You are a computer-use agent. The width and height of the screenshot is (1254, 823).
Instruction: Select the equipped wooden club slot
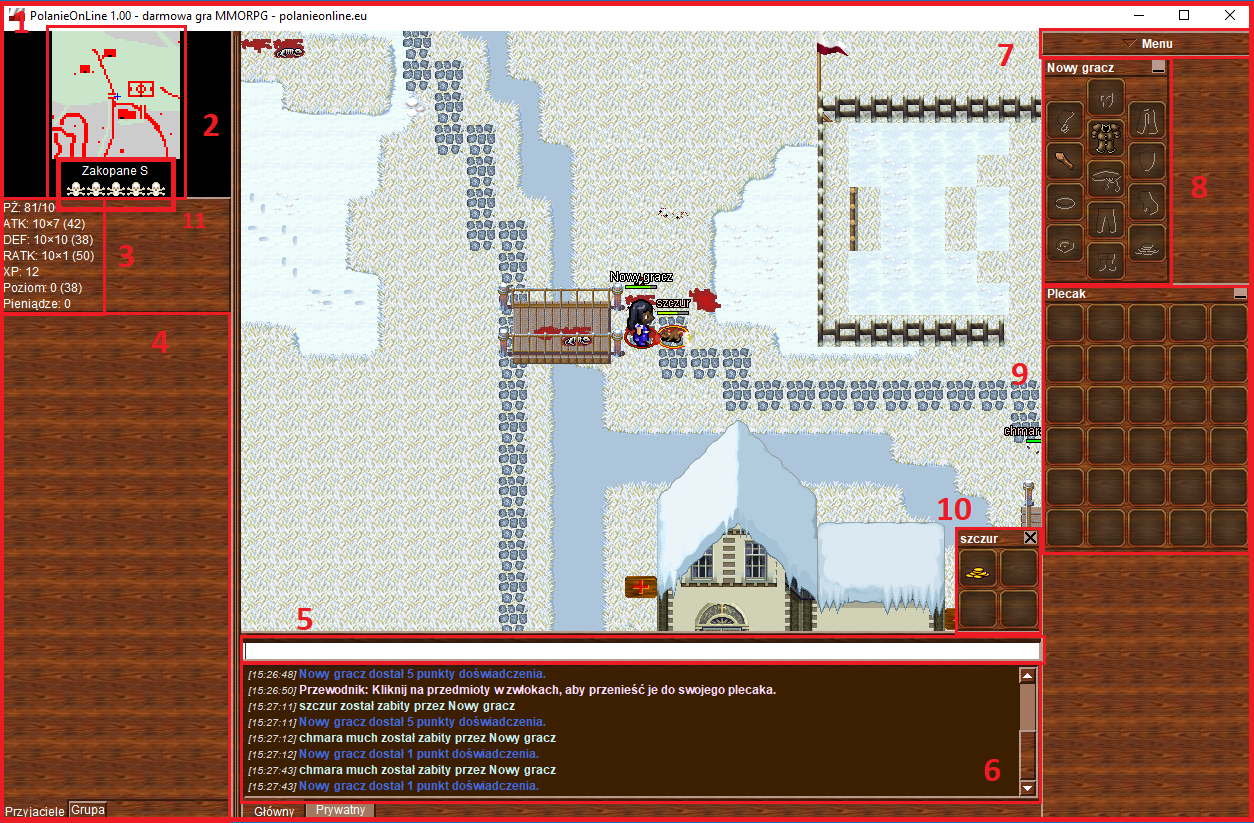1064,160
